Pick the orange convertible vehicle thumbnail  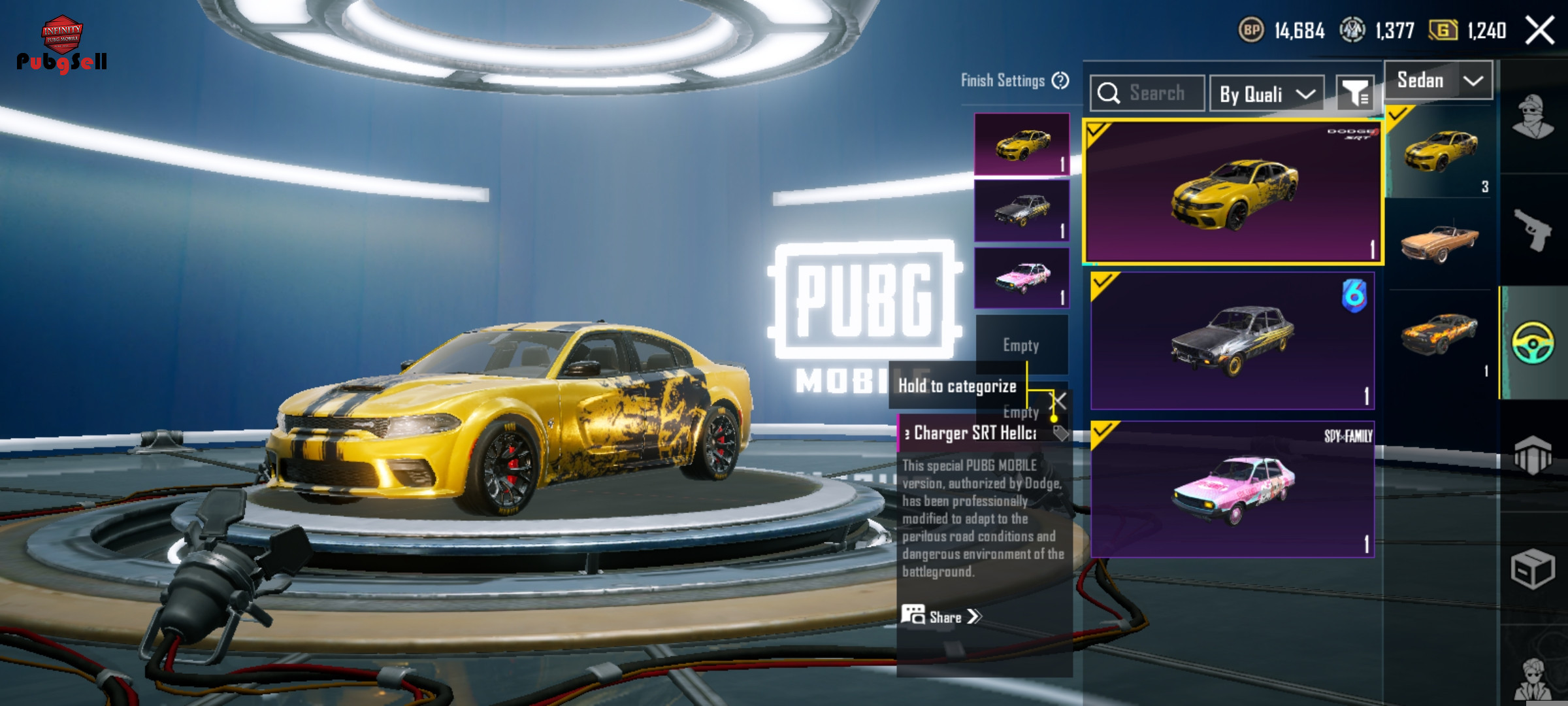click(1439, 243)
